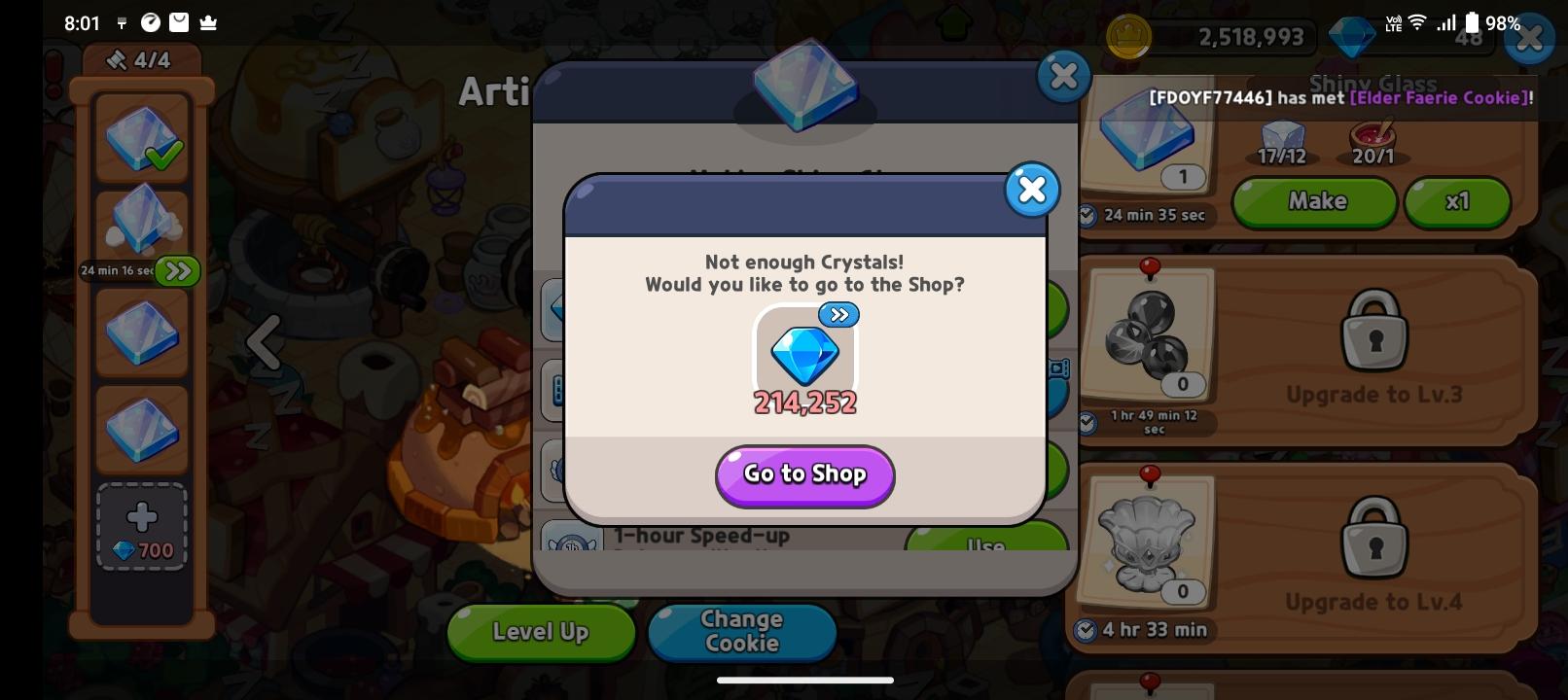This screenshot has height=700, width=1568.
Task: Tap the fast-forward badge above the crystal
Action: pos(838,314)
